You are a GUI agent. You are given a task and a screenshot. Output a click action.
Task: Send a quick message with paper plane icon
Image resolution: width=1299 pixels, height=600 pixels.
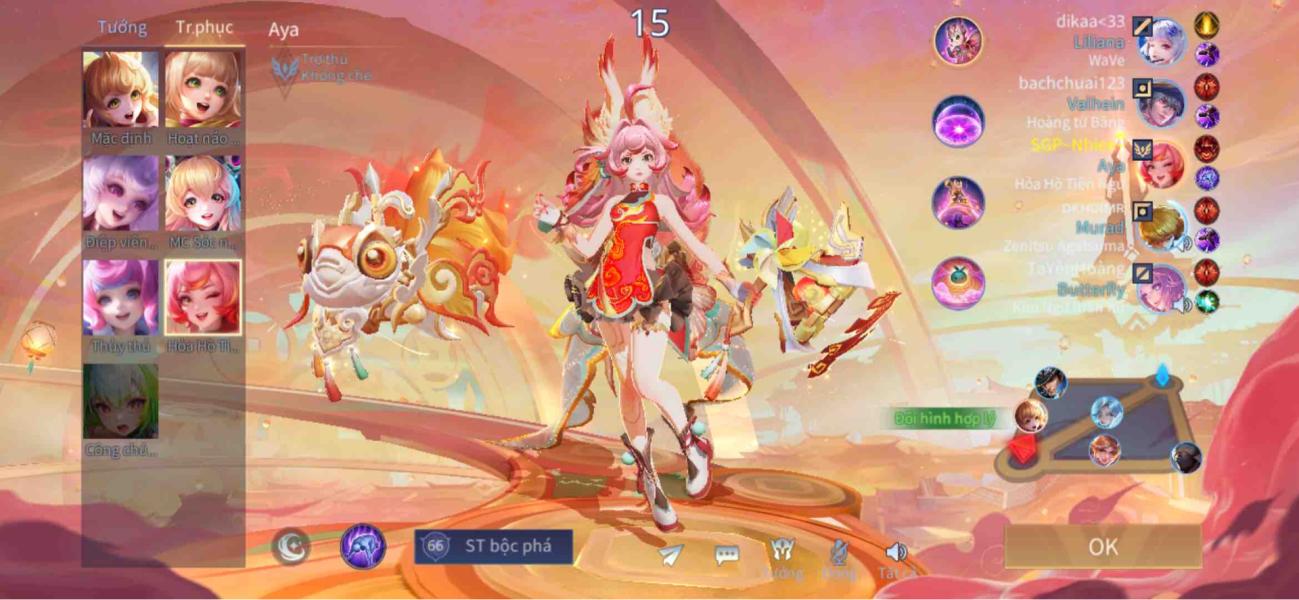671,553
